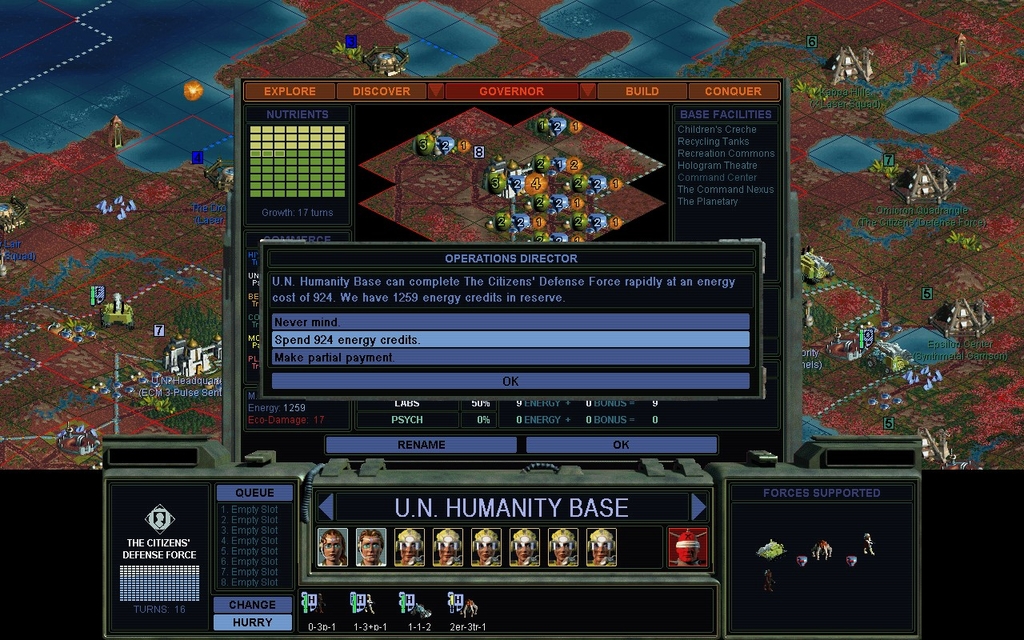Screen dimensions: 1024x640
Task: Confirm the Operations Director dialog with OK
Action: click(x=510, y=381)
